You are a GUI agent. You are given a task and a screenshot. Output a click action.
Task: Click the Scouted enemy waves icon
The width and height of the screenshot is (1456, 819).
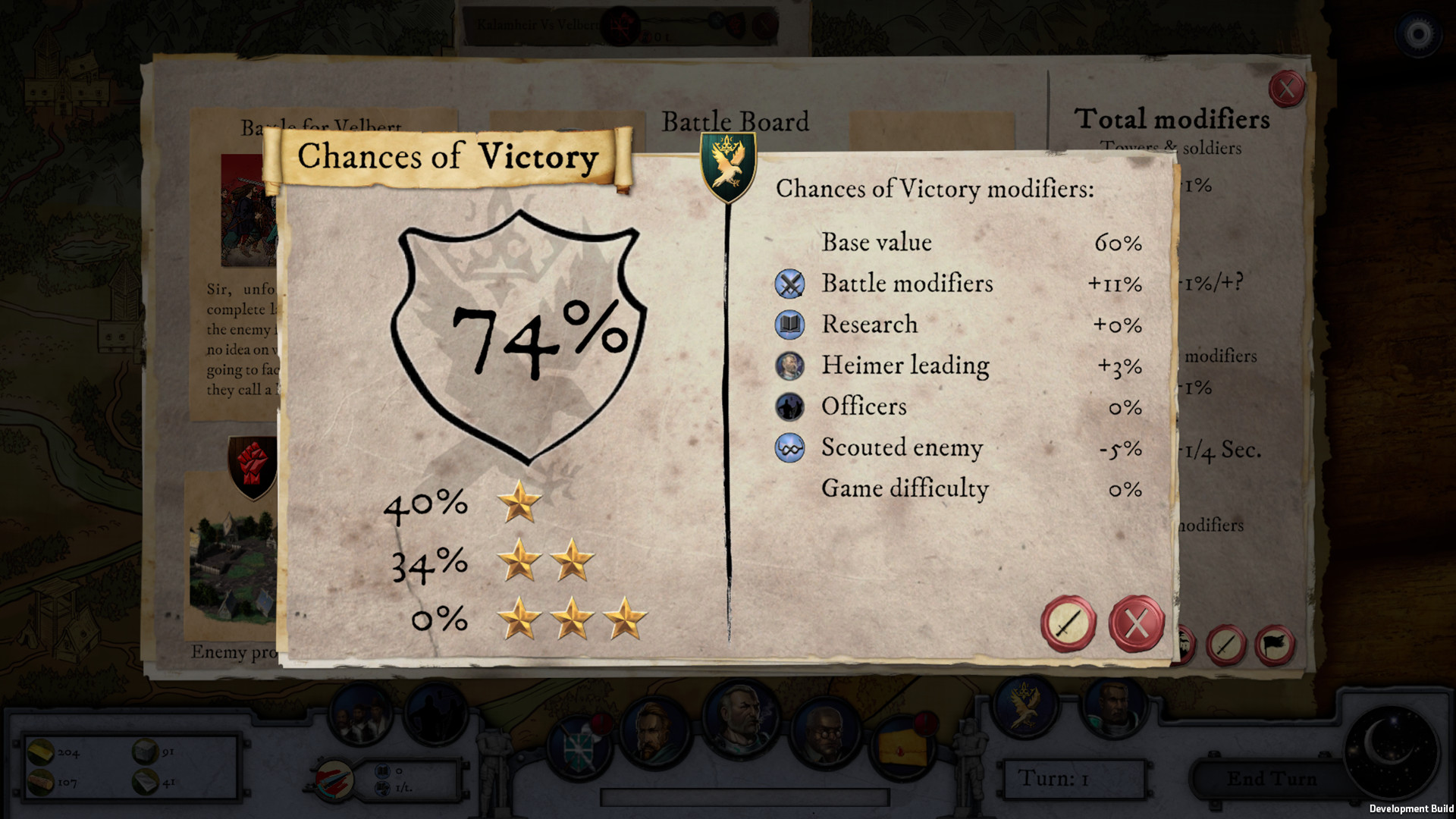pyautogui.click(x=789, y=447)
